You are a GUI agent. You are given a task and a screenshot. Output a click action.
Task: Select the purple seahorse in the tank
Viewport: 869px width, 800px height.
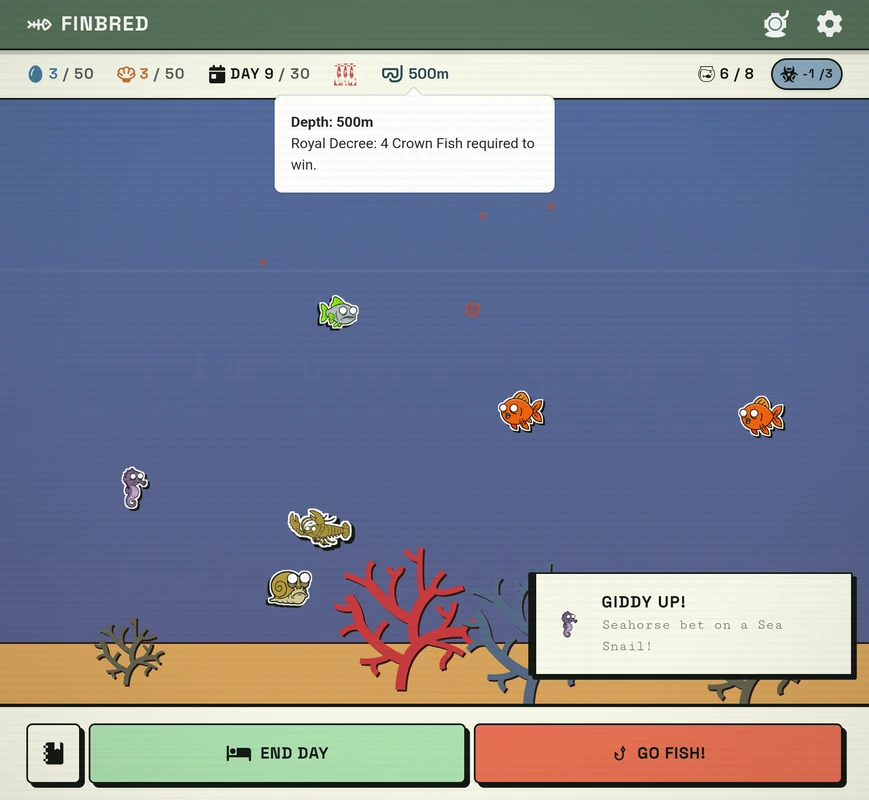(x=134, y=487)
